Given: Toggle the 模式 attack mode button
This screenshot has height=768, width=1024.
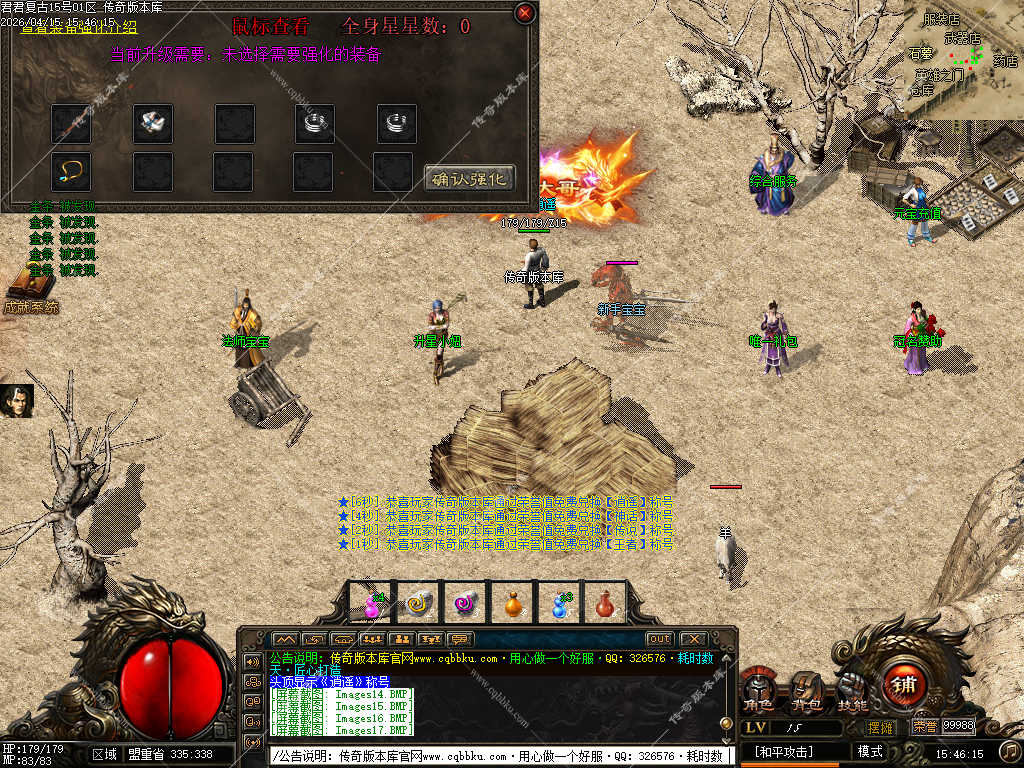Looking at the screenshot, I should pos(869,751).
